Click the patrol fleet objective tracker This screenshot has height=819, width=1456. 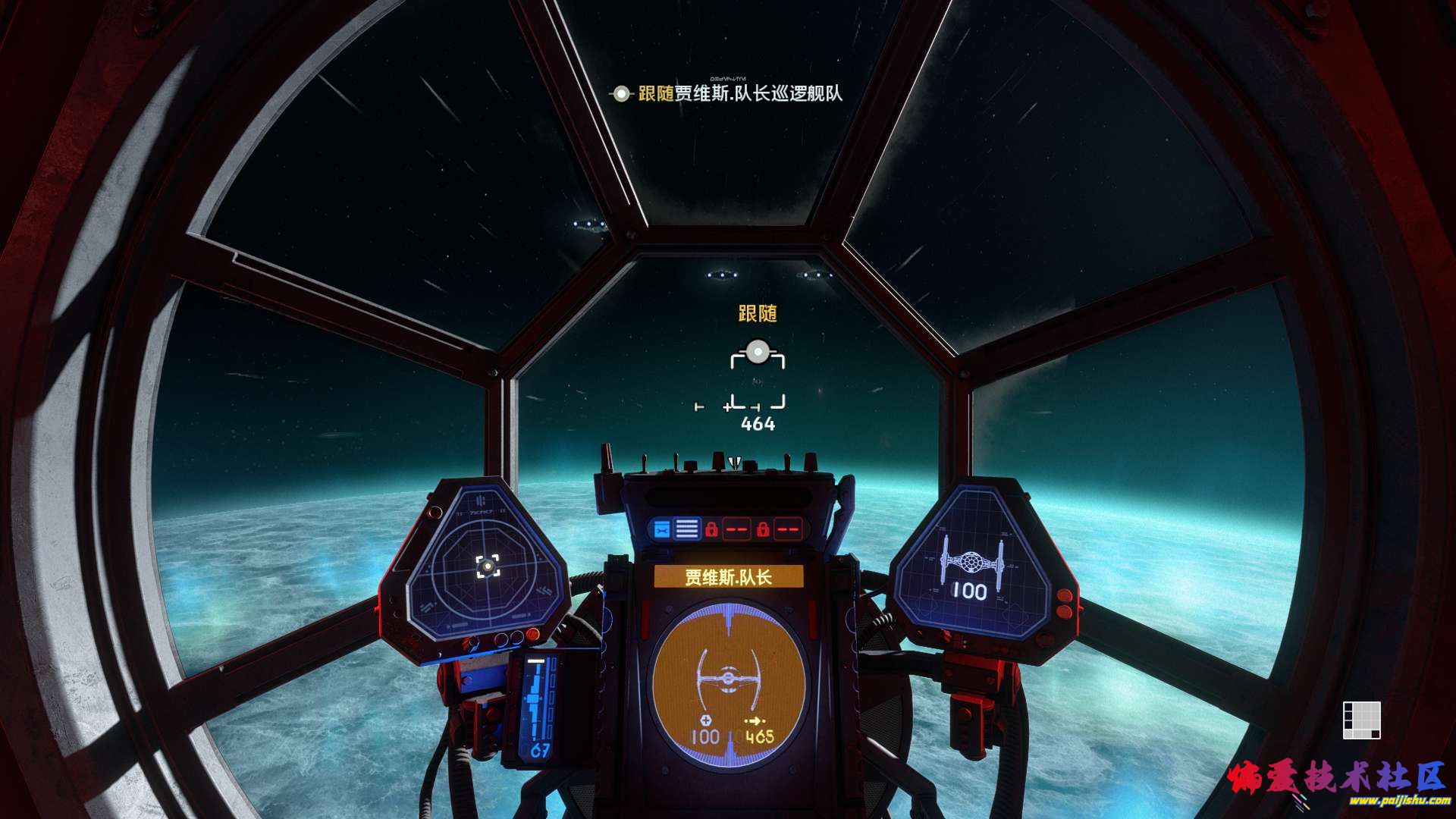[x=728, y=94]
